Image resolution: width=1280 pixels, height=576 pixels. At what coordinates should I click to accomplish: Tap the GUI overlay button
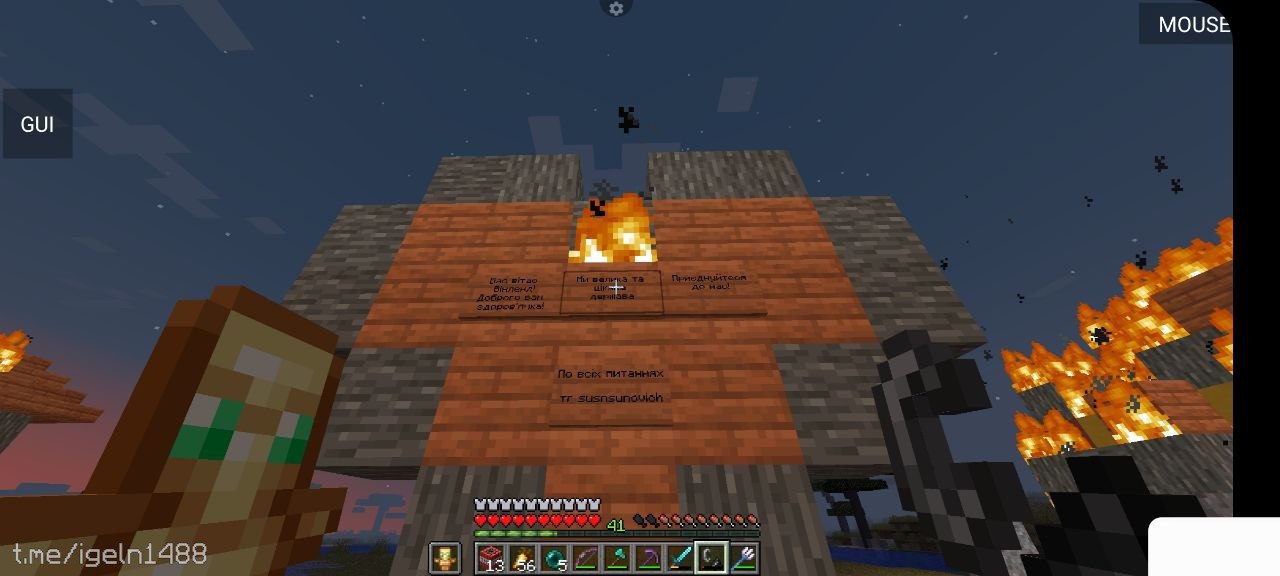pyautogui.click(x=37, y=124)
